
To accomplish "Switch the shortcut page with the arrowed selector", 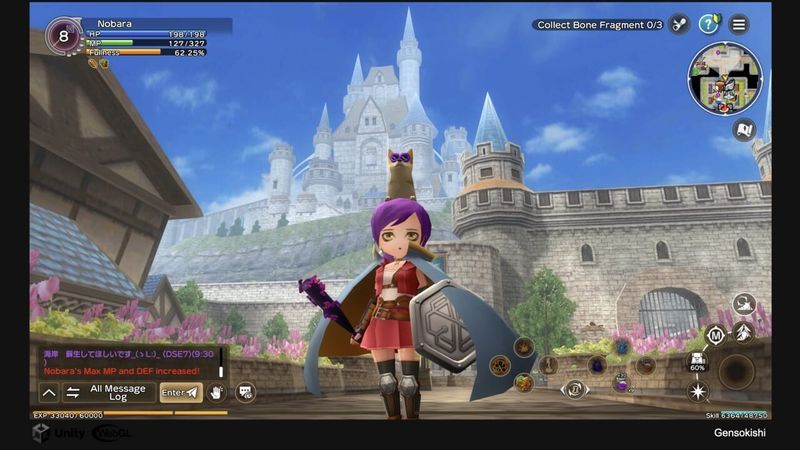I will click(x=575, y=389).
